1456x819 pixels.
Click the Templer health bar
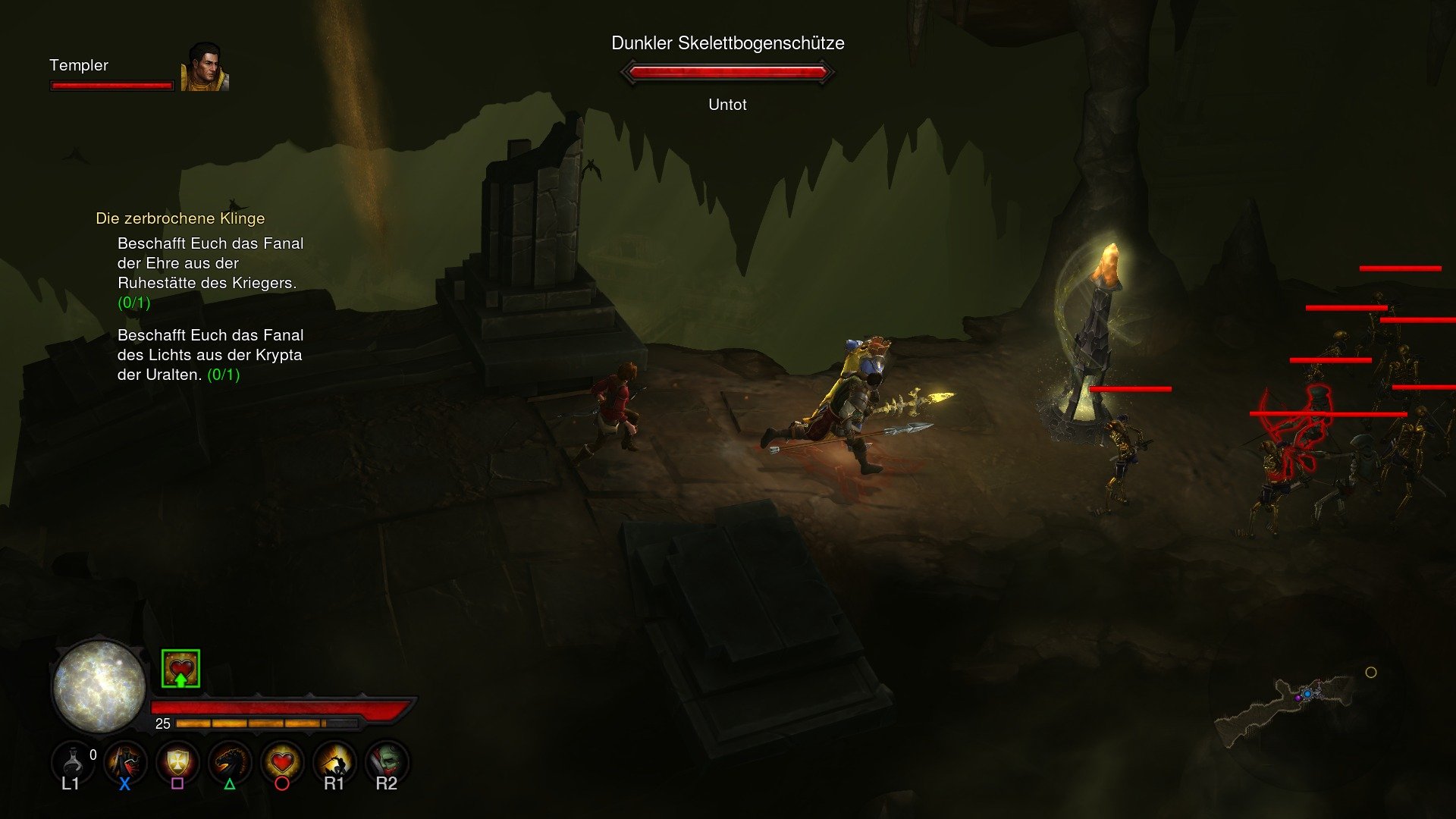point(111,85)
